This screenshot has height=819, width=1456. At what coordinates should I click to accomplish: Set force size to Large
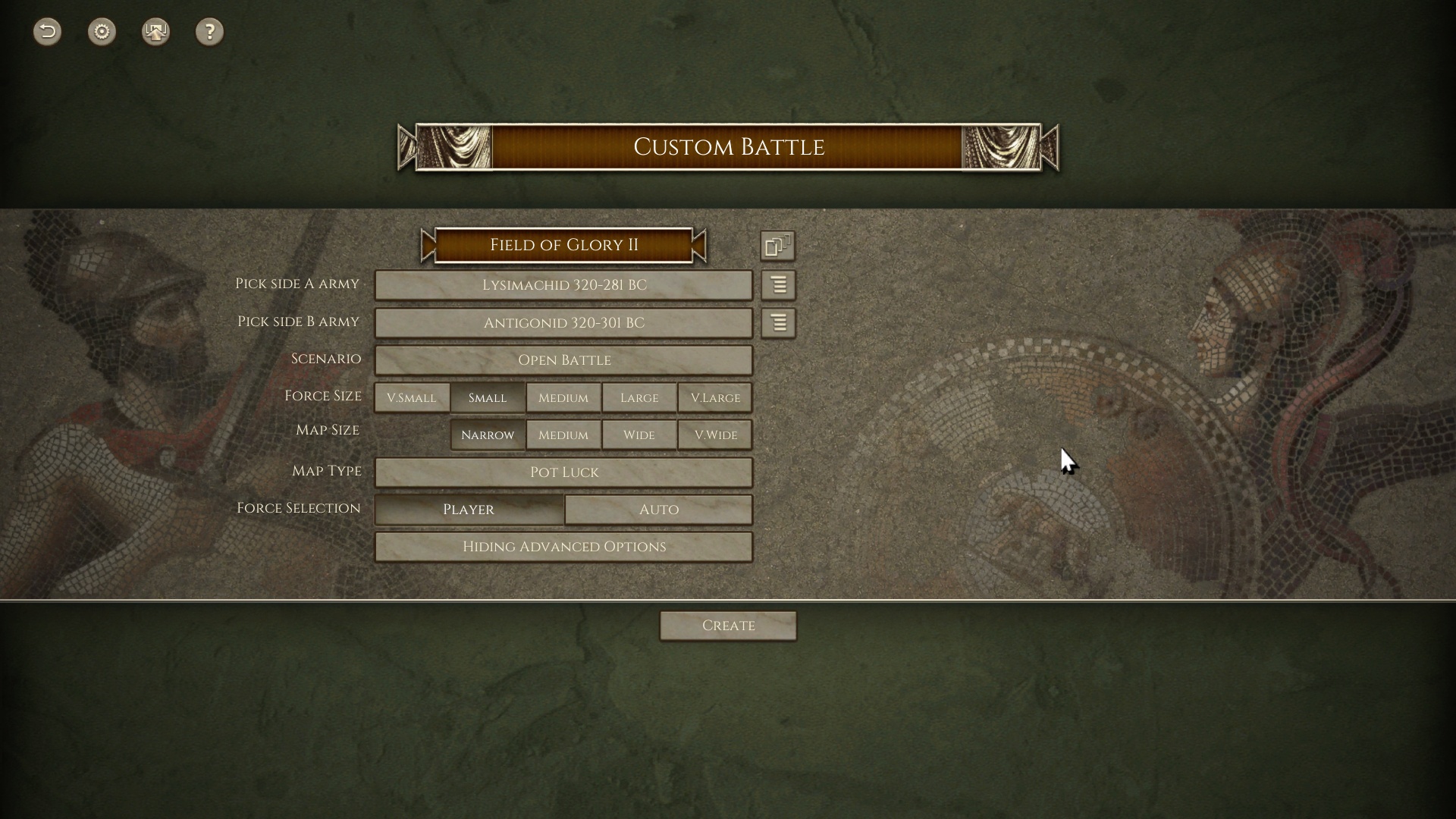point(639,397)
